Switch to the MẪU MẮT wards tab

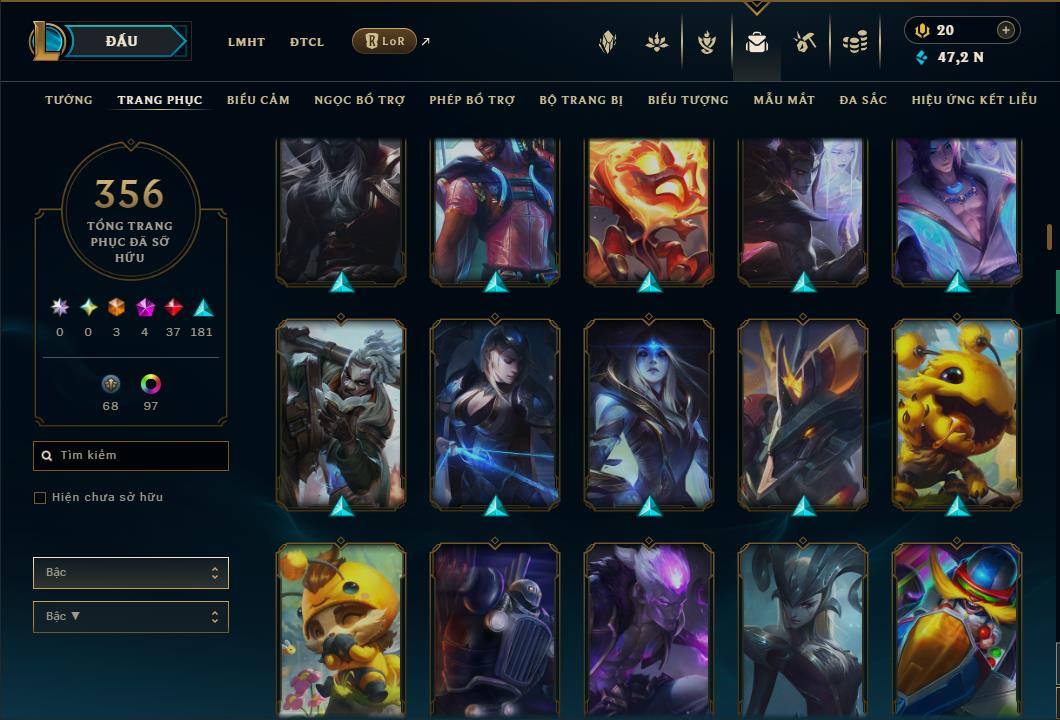[x=784, y=100]
